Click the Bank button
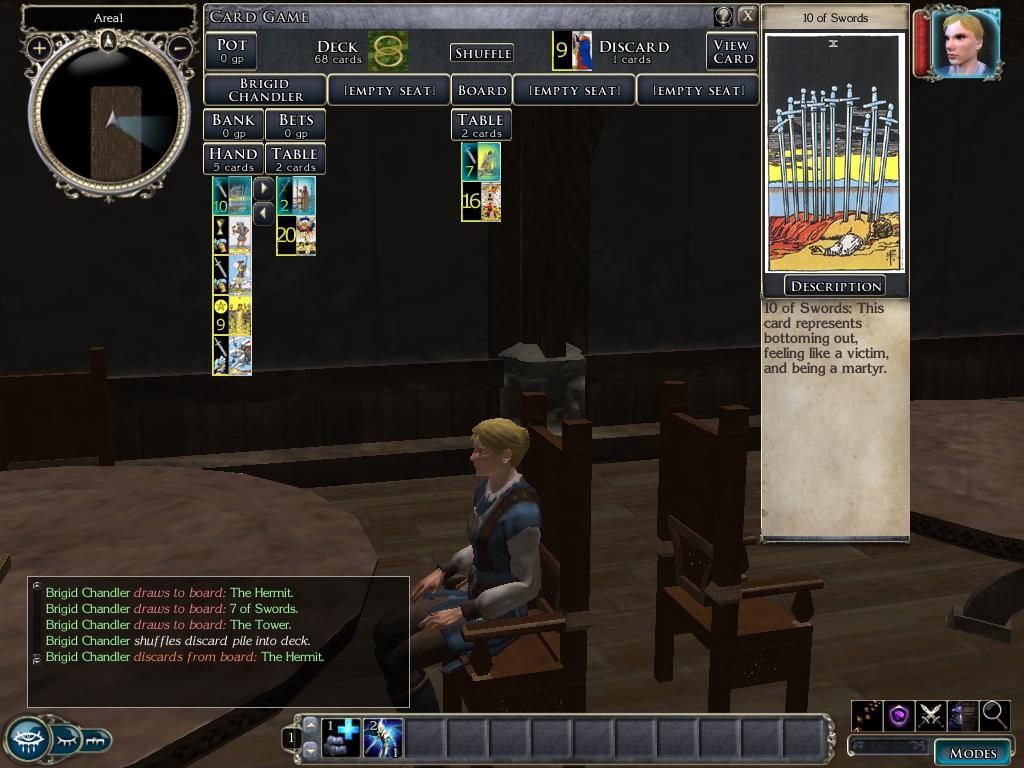Screen dimensions: 1024x768 (233, 125)
